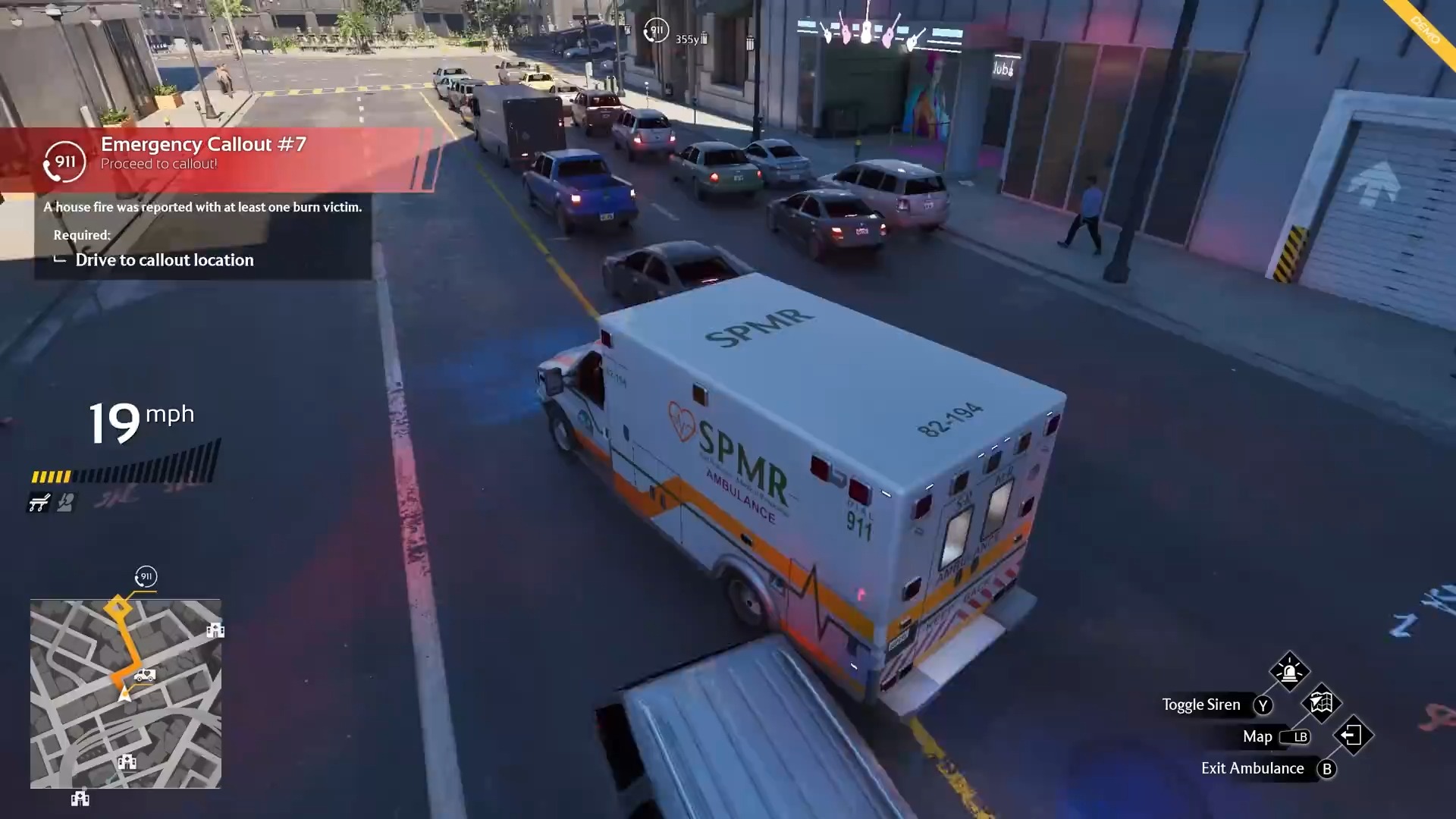Click the patient pickup icon near the stretcher

(65, 502)
